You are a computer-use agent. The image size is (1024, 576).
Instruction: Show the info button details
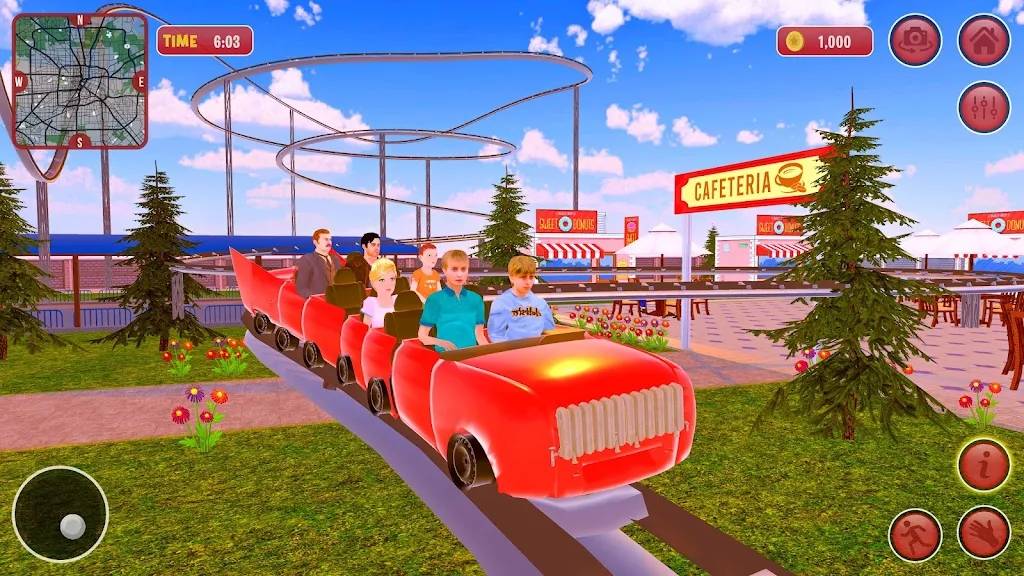(984, 465)
